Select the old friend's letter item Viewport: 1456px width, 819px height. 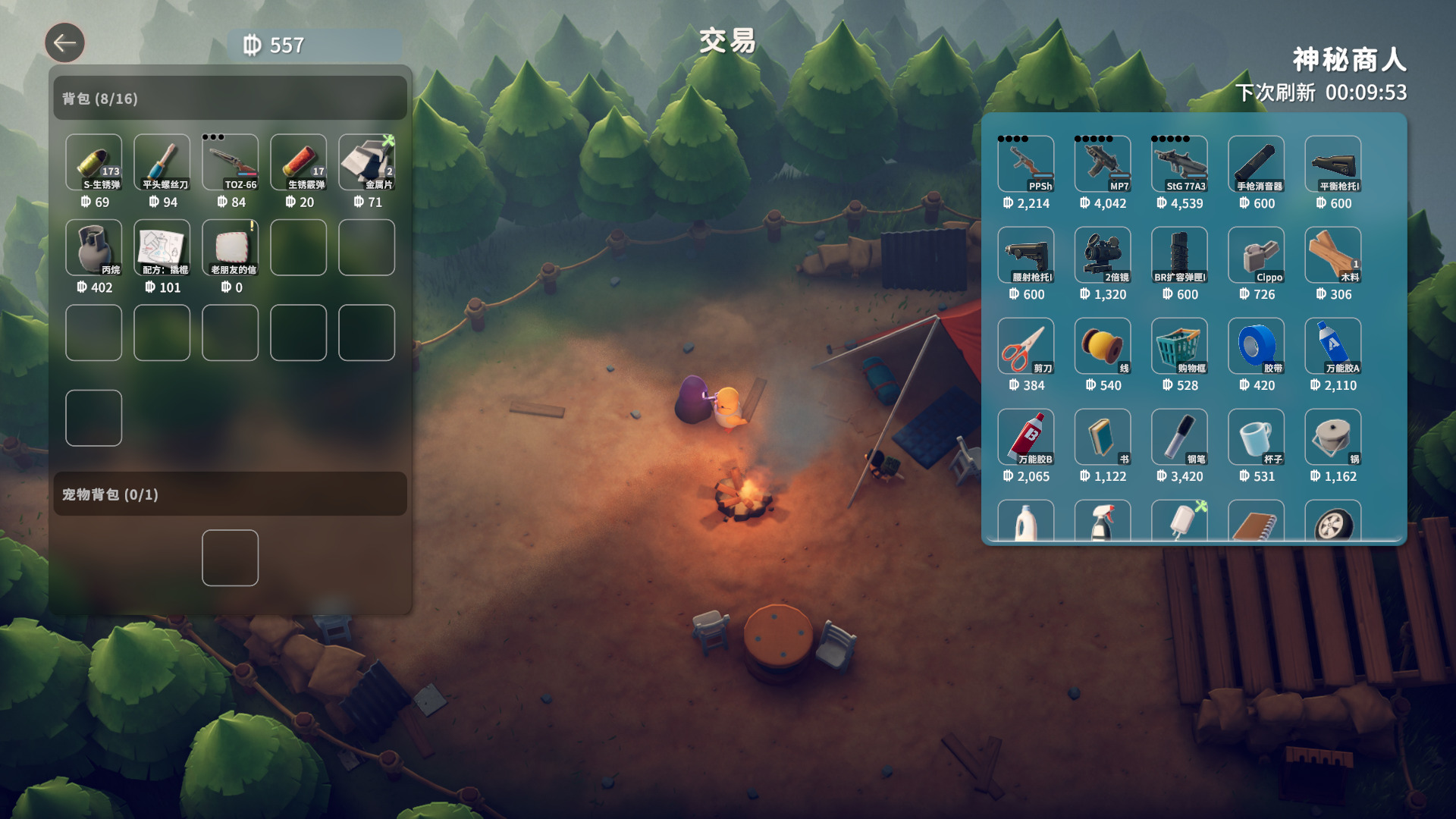tap(230, 247)
